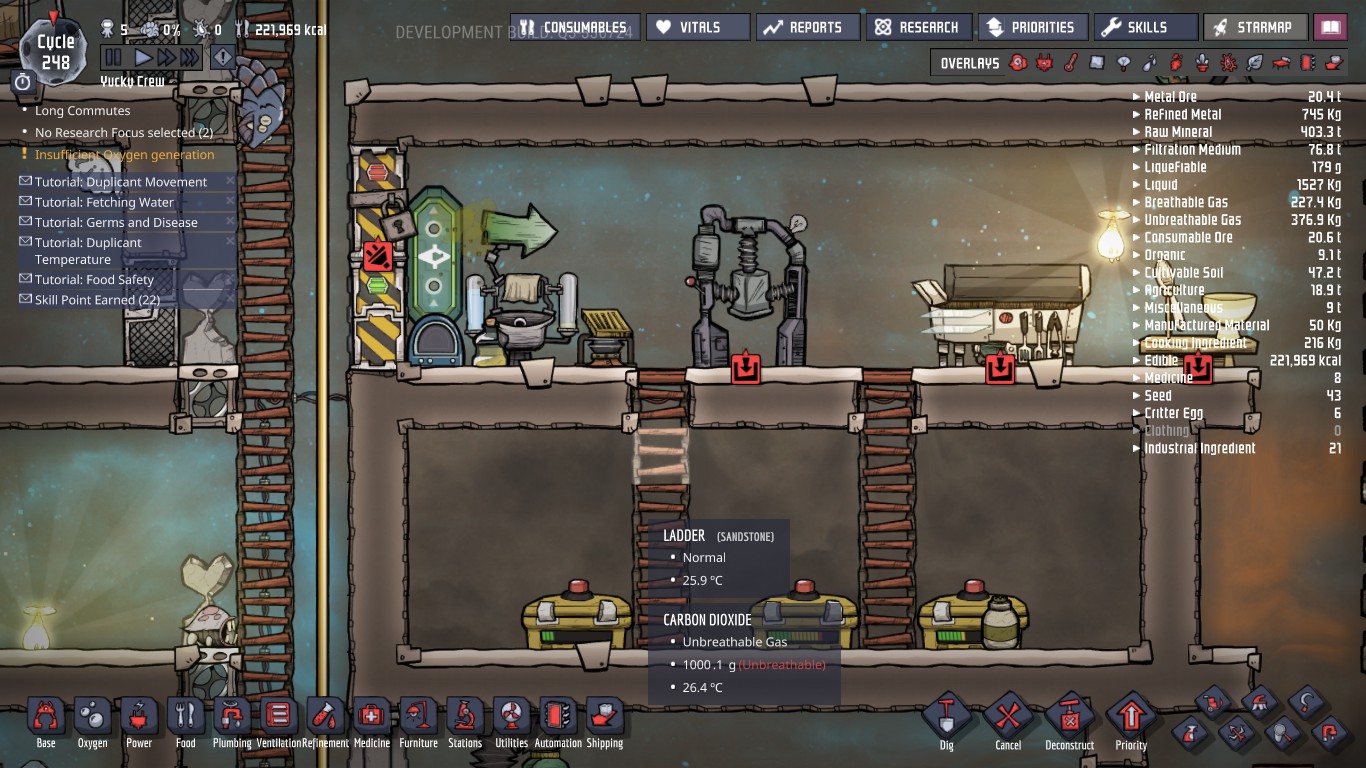The width and height of the screenshot is (1366, 768).
Task: Open the Oxygen overlay
Action: [1018, 62]
